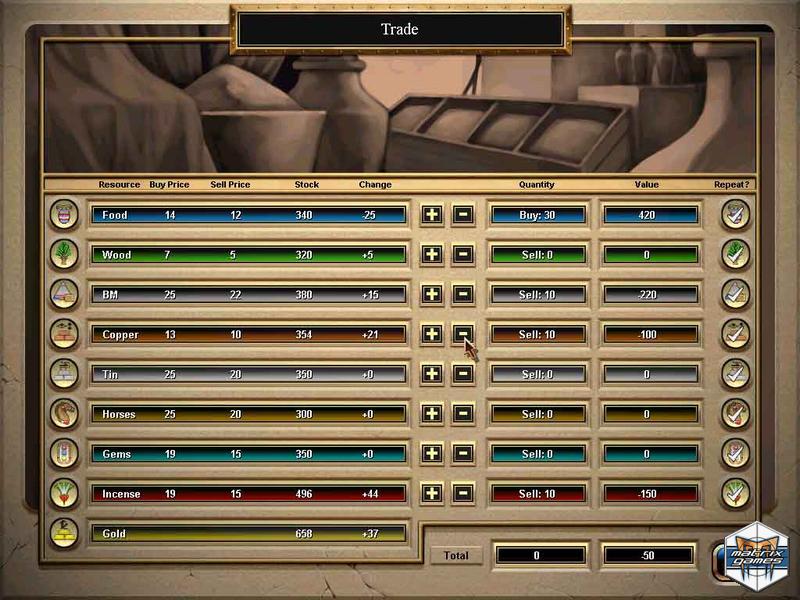Toggle repeat for the Horses trade
Image resolution: width=800 pixels, height=600 pixels.
coord(736,414)
